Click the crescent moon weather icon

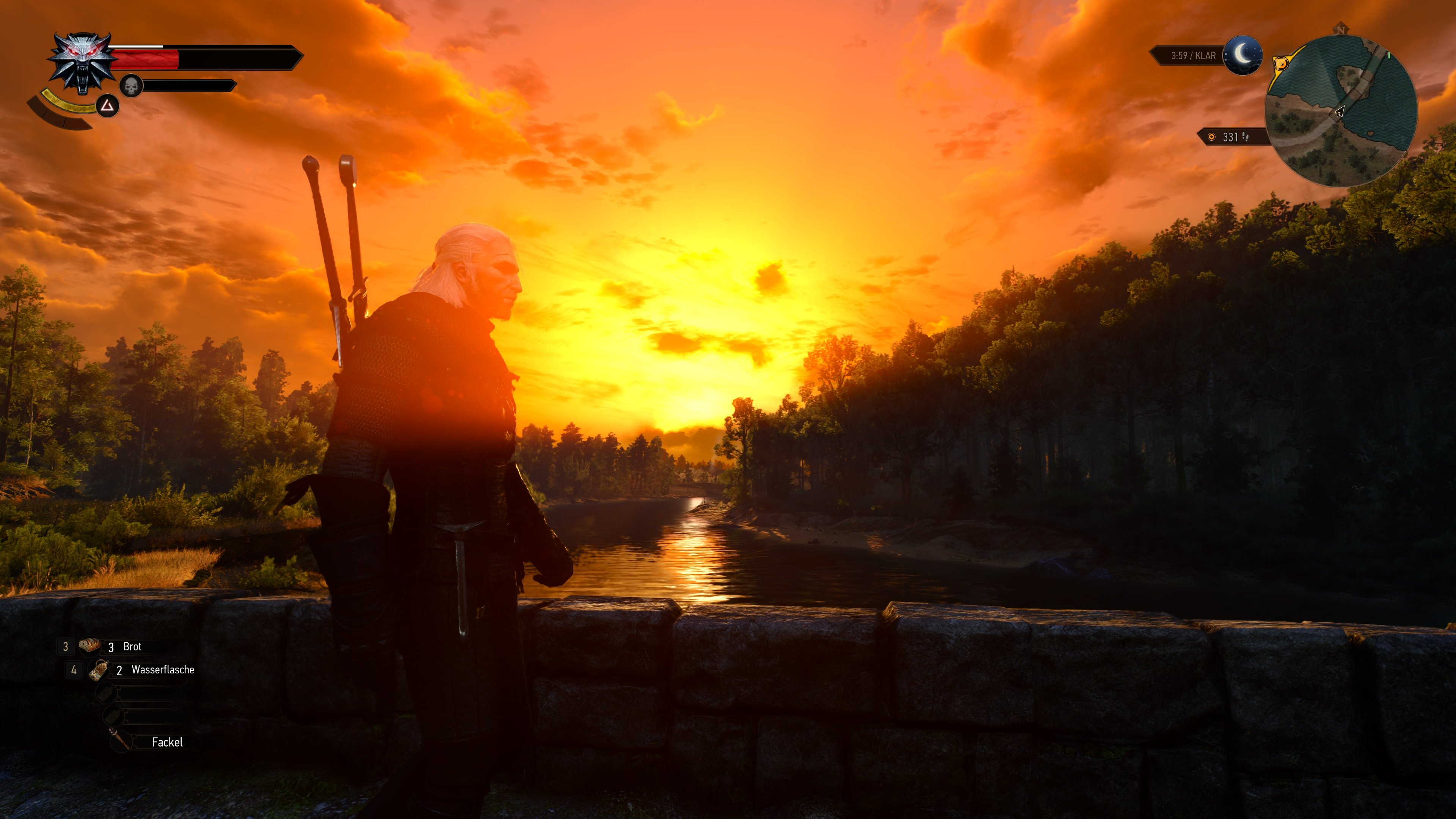(x=1243, y=55)
